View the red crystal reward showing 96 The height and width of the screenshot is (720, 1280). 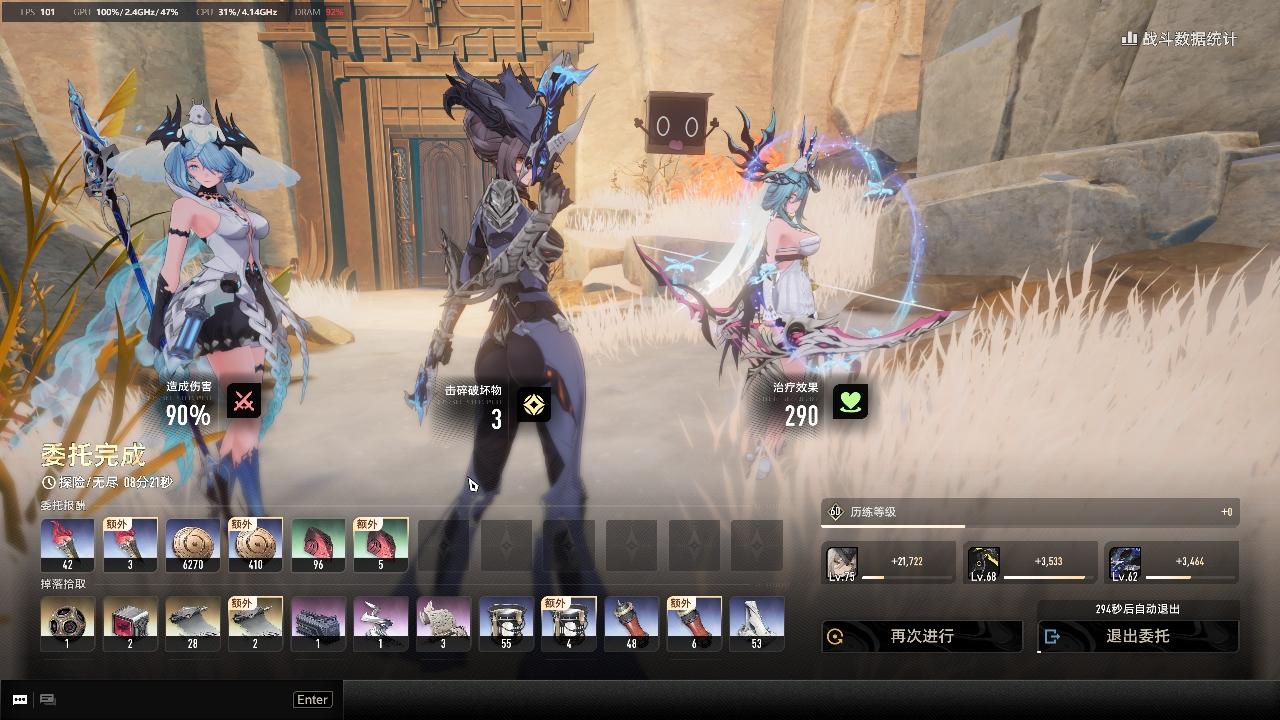(318, 545)
